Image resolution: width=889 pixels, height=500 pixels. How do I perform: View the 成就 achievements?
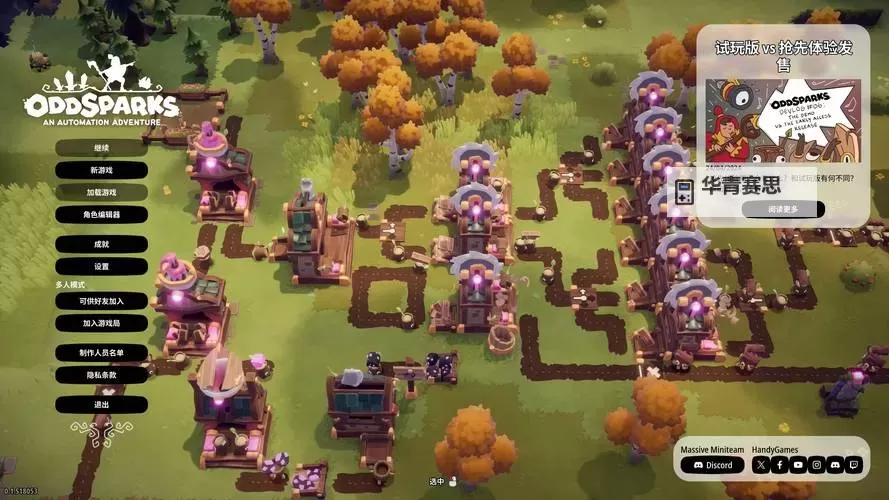(x=101, y=244)
